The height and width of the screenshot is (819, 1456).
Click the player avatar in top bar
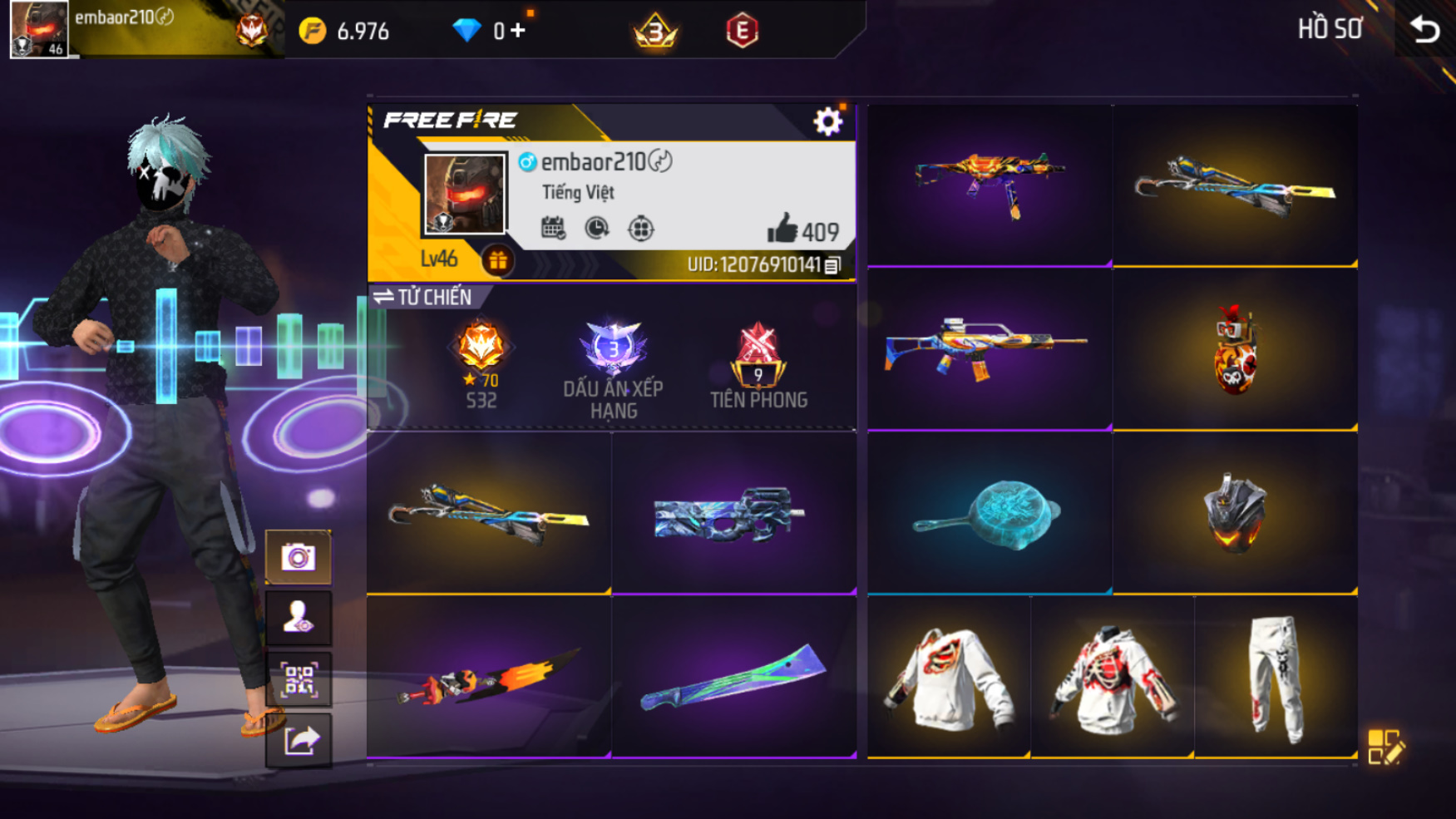tap(39, 29)
